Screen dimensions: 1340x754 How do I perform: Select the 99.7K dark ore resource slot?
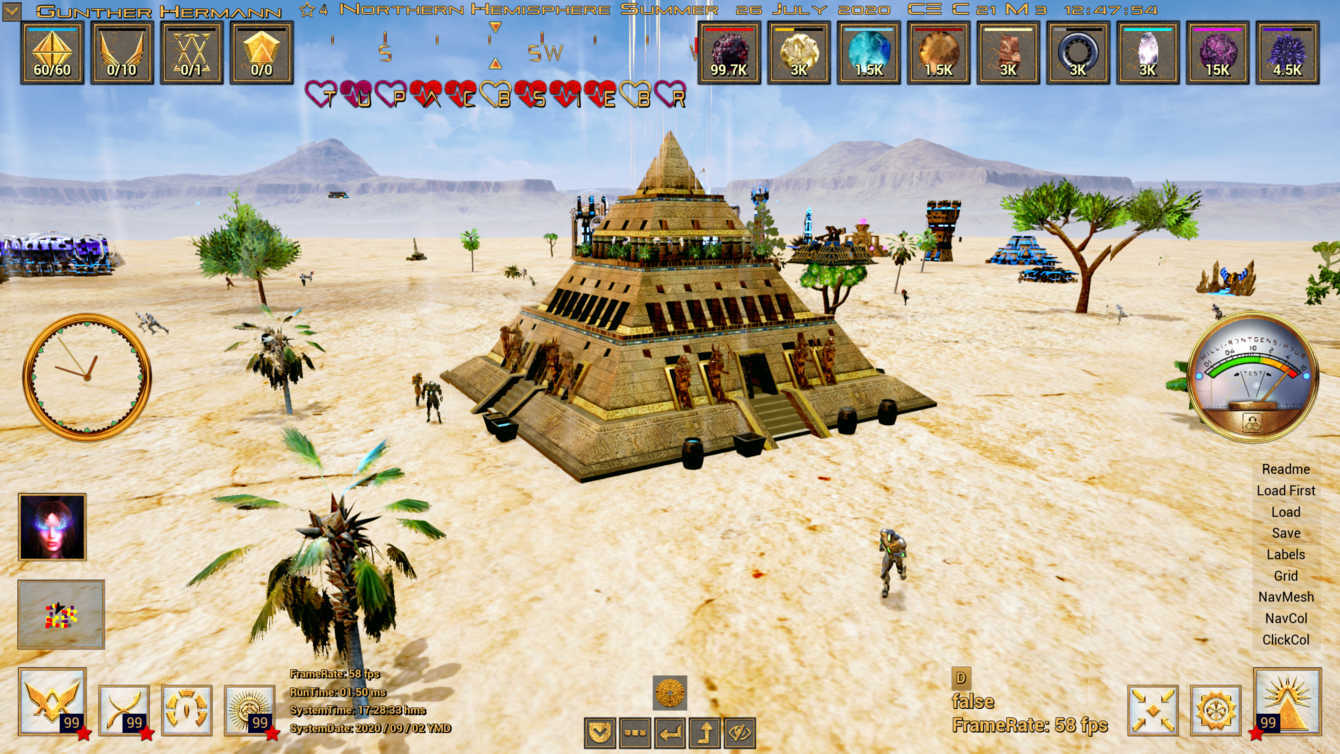pos(729,53)
